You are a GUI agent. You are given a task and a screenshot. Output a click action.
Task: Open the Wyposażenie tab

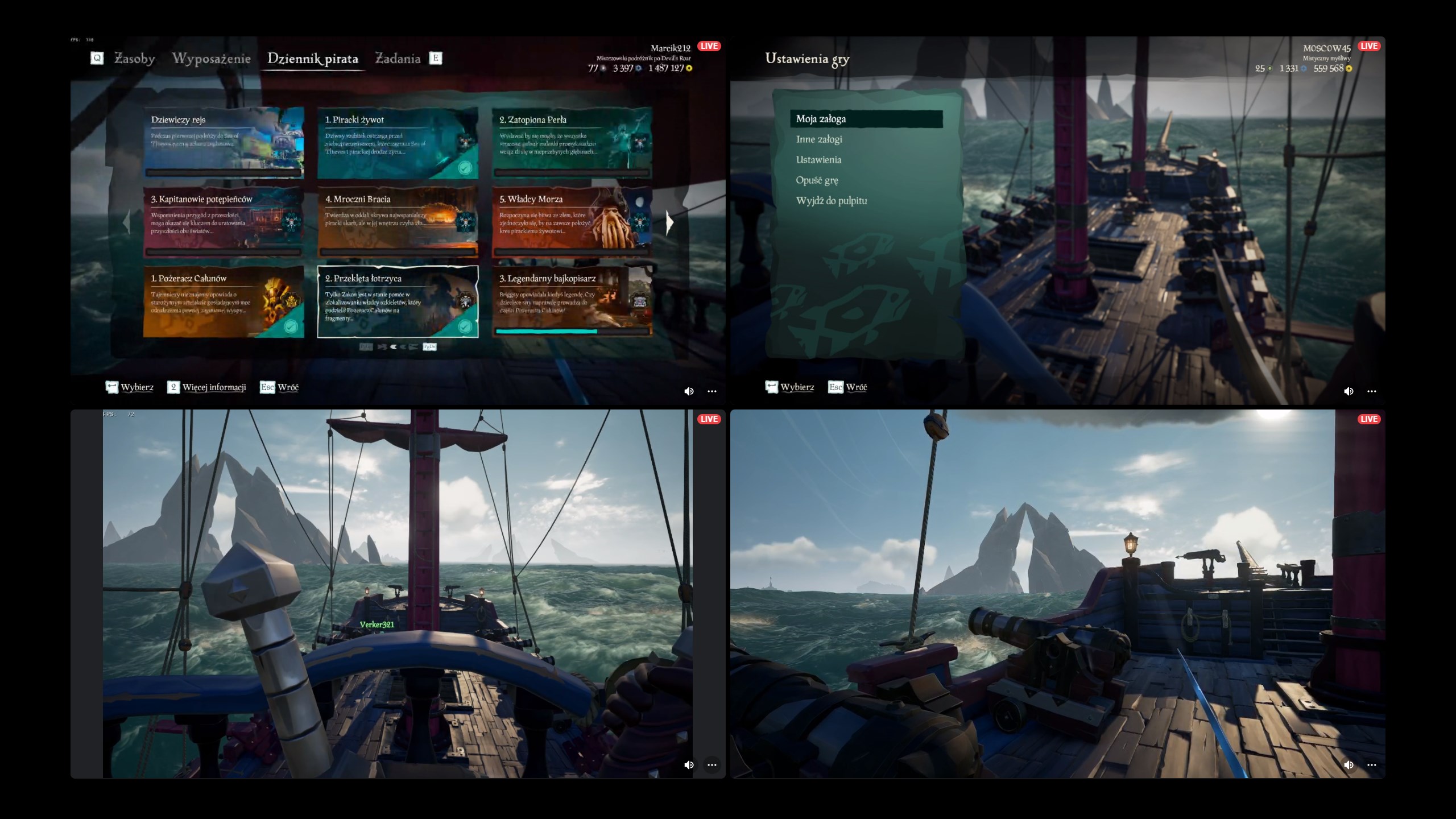211,59
